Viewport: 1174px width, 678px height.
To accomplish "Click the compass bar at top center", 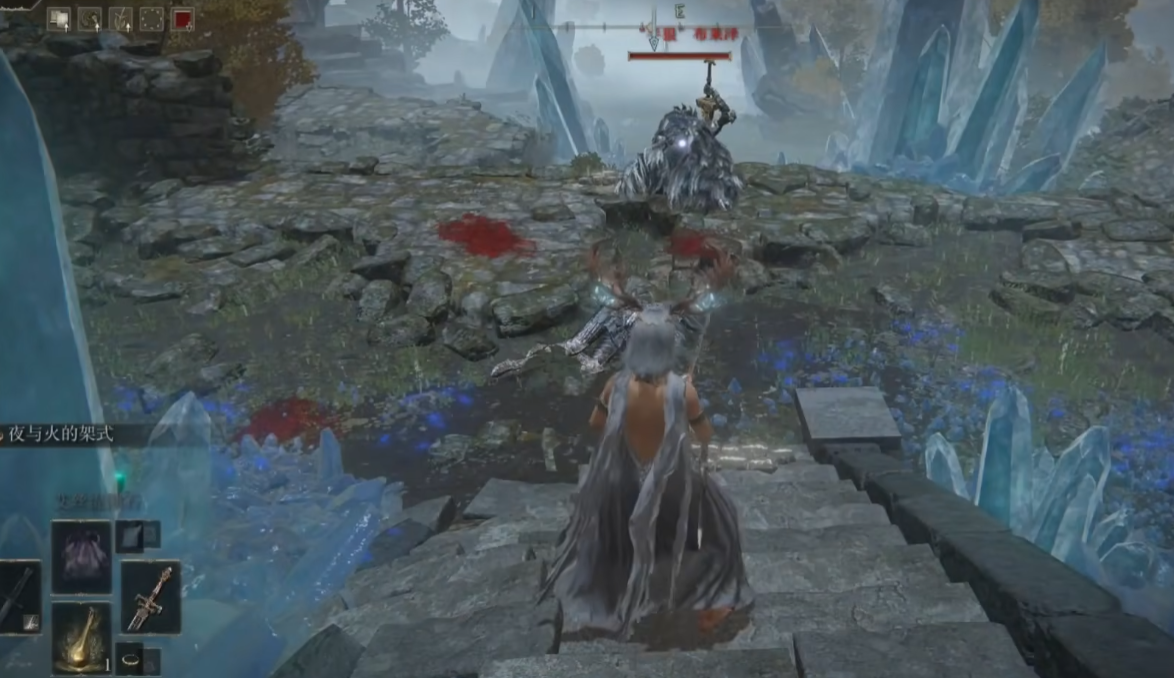I will pyautogui.click(x=655, y=27).
